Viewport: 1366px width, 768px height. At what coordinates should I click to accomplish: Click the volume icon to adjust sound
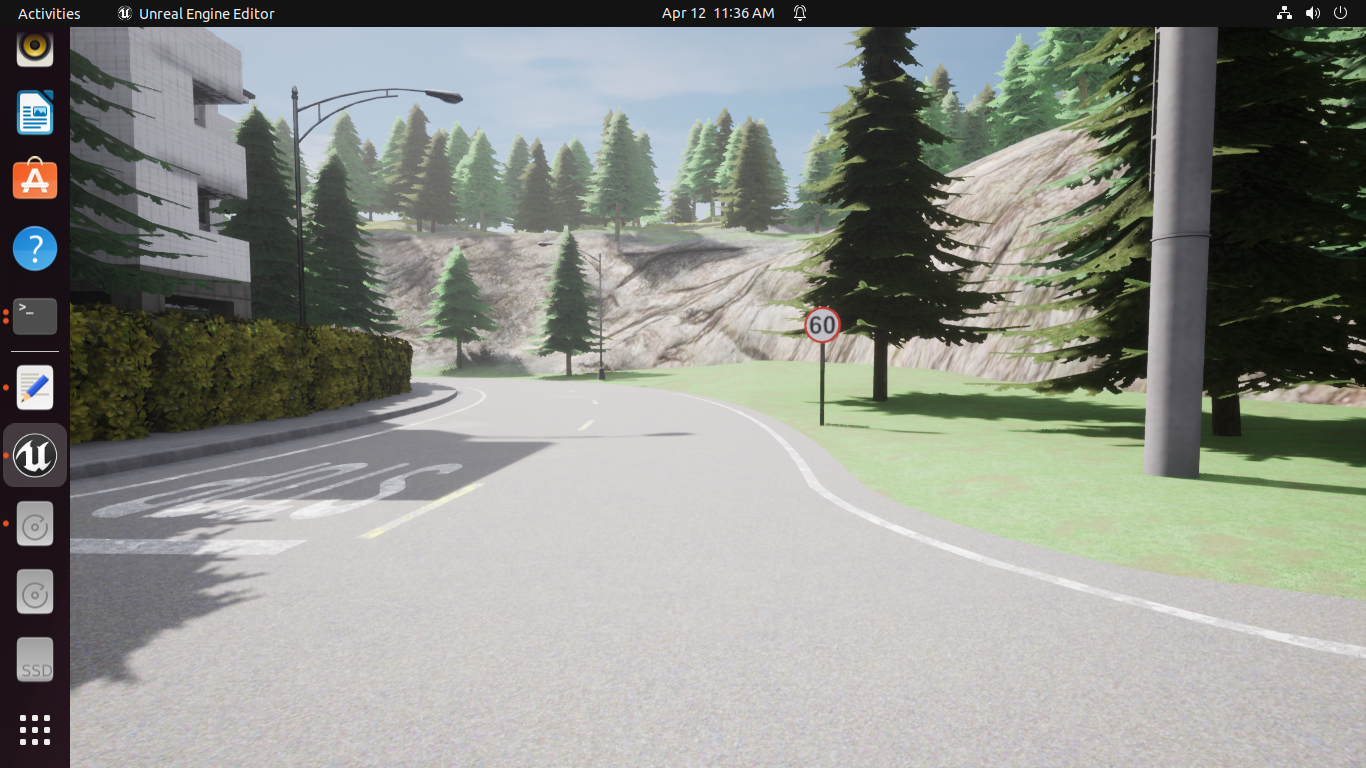[1312, 13]
